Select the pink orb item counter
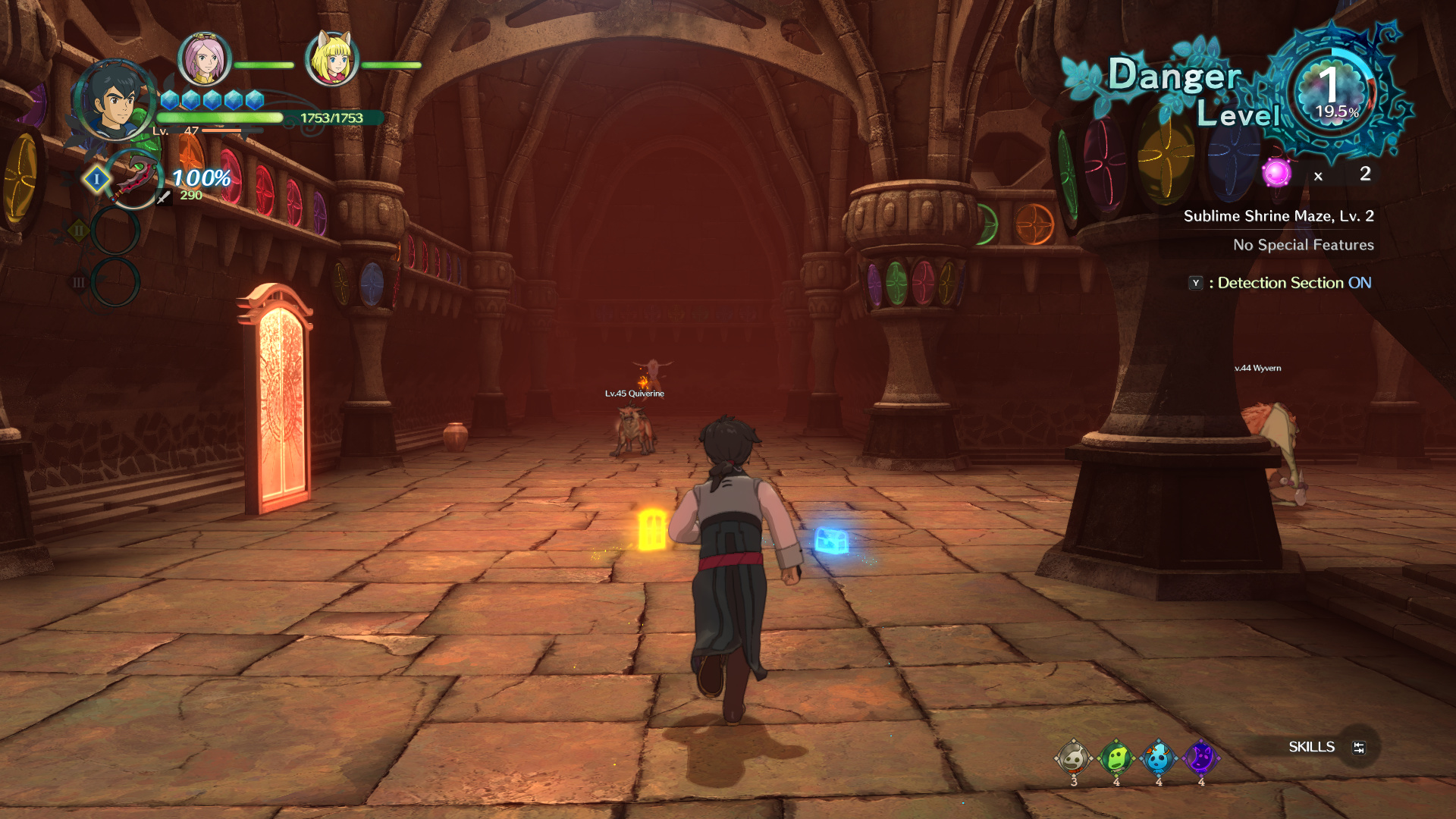The width and height of the screenshot is (1456, 819). coord(1277,173)
